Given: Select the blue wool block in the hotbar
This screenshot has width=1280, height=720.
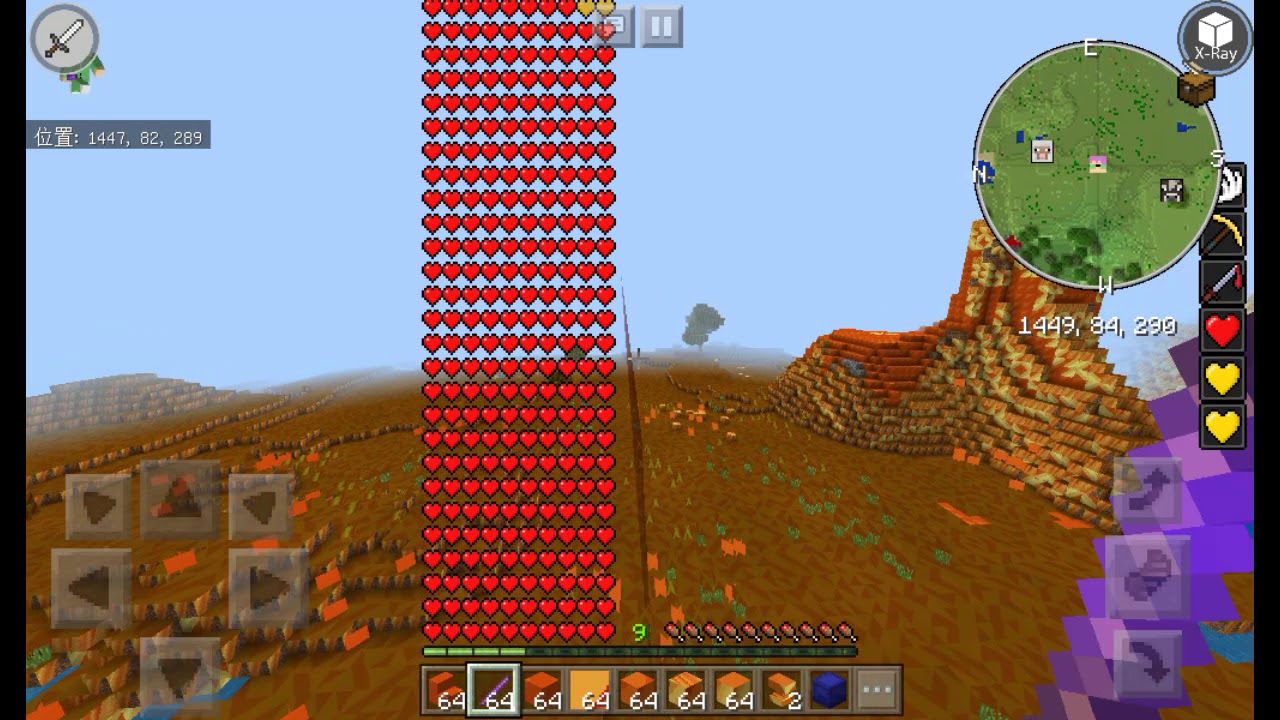Looking at the screenshot, I should coord(830,688).
